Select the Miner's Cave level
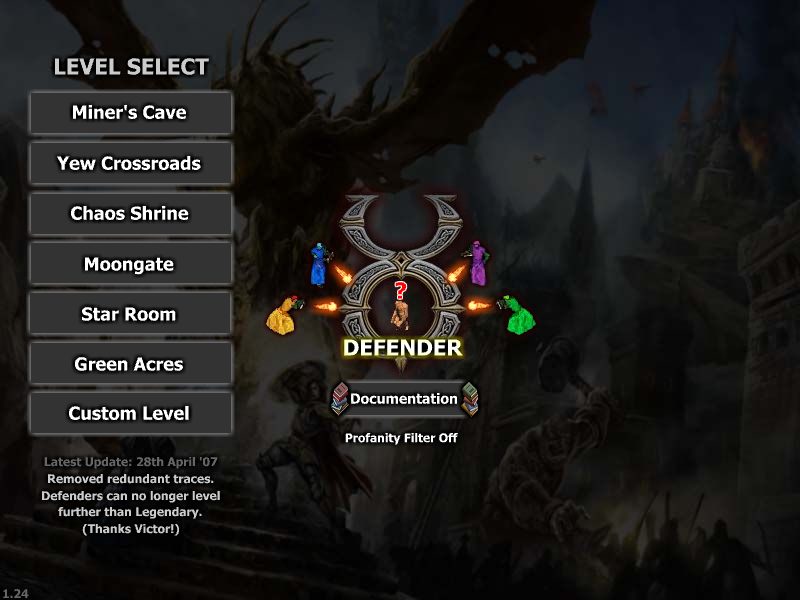Screen dimensions: 800x600 pos(130,113)
